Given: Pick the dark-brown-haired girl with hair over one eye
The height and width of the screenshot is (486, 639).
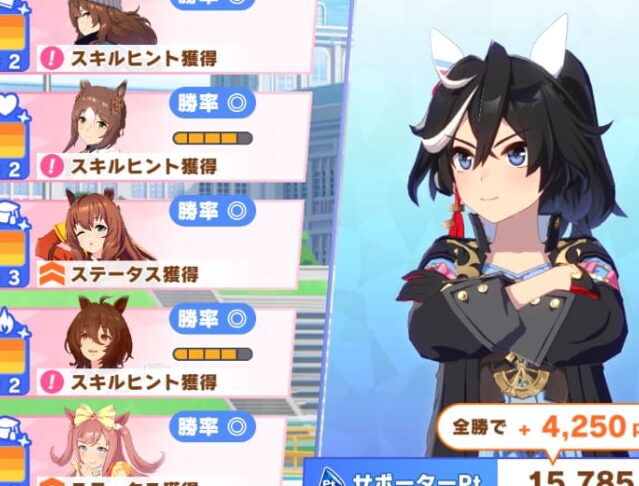Looking at the screenshot, I should 100,336.
